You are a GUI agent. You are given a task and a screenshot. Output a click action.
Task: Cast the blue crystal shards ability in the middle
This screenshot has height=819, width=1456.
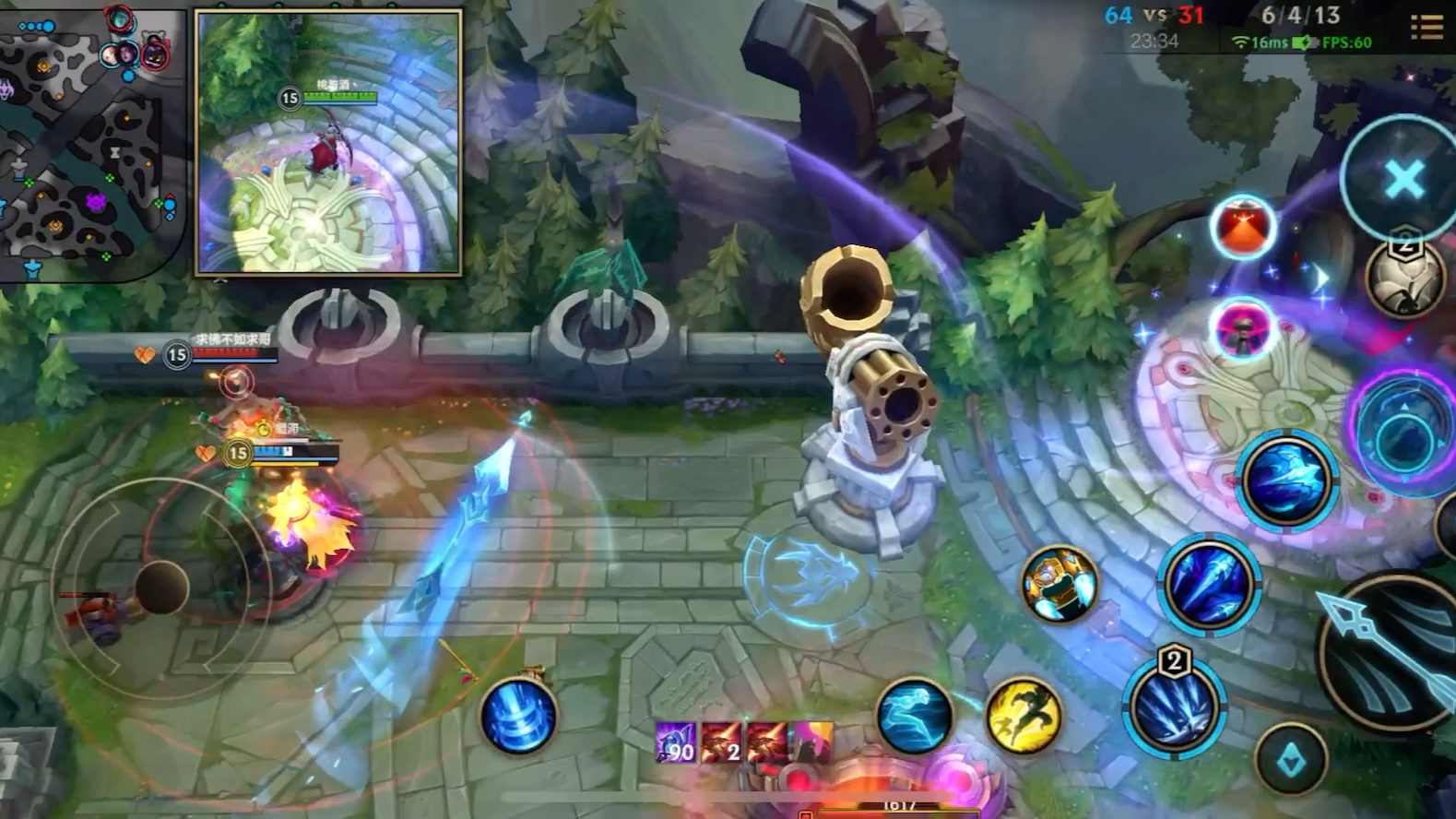1209,583
